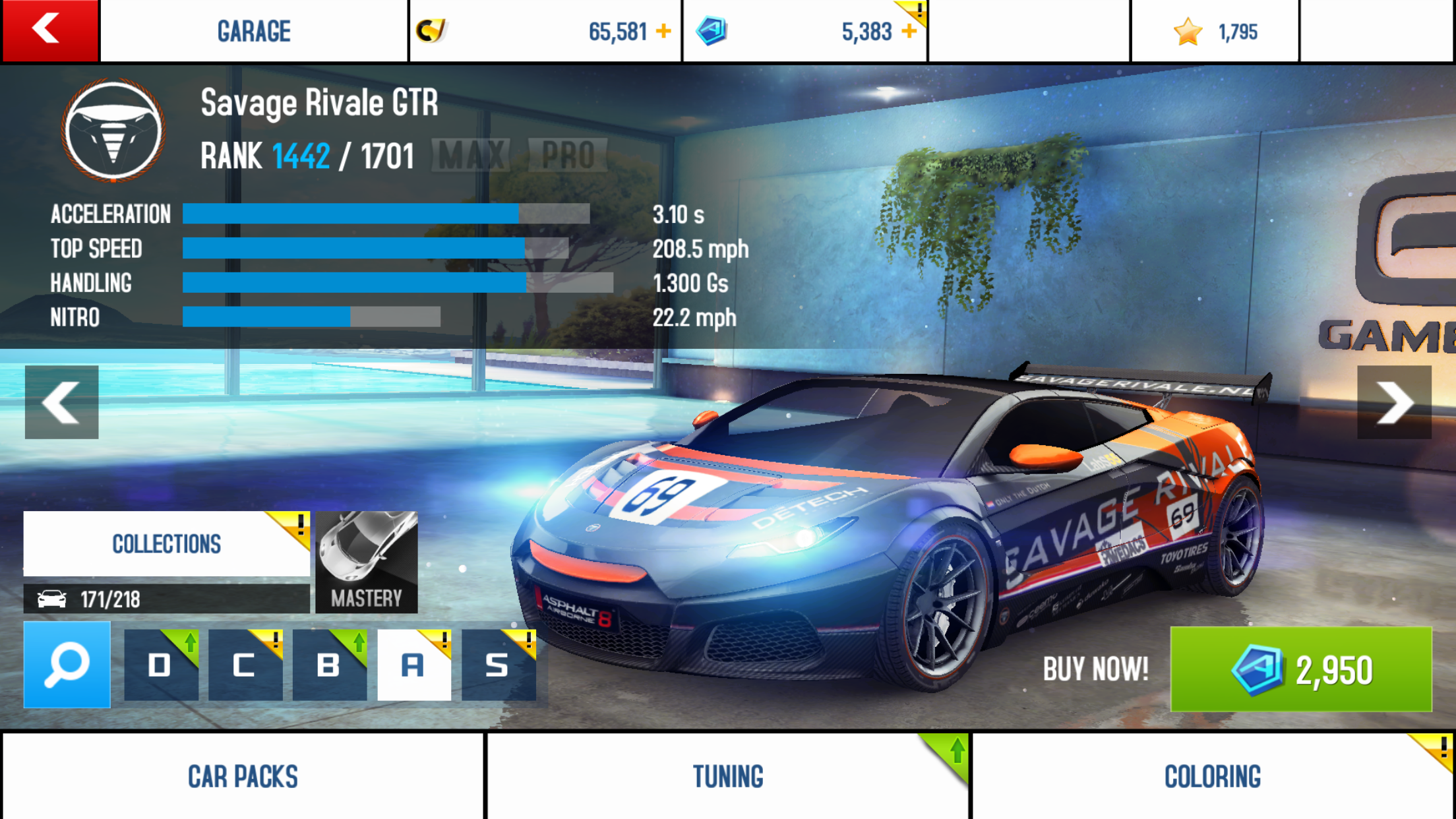Show the next car in the garage
The width and height of the screenshot is (1456, 819).
pyautogui.click(x=1394, y=402)
